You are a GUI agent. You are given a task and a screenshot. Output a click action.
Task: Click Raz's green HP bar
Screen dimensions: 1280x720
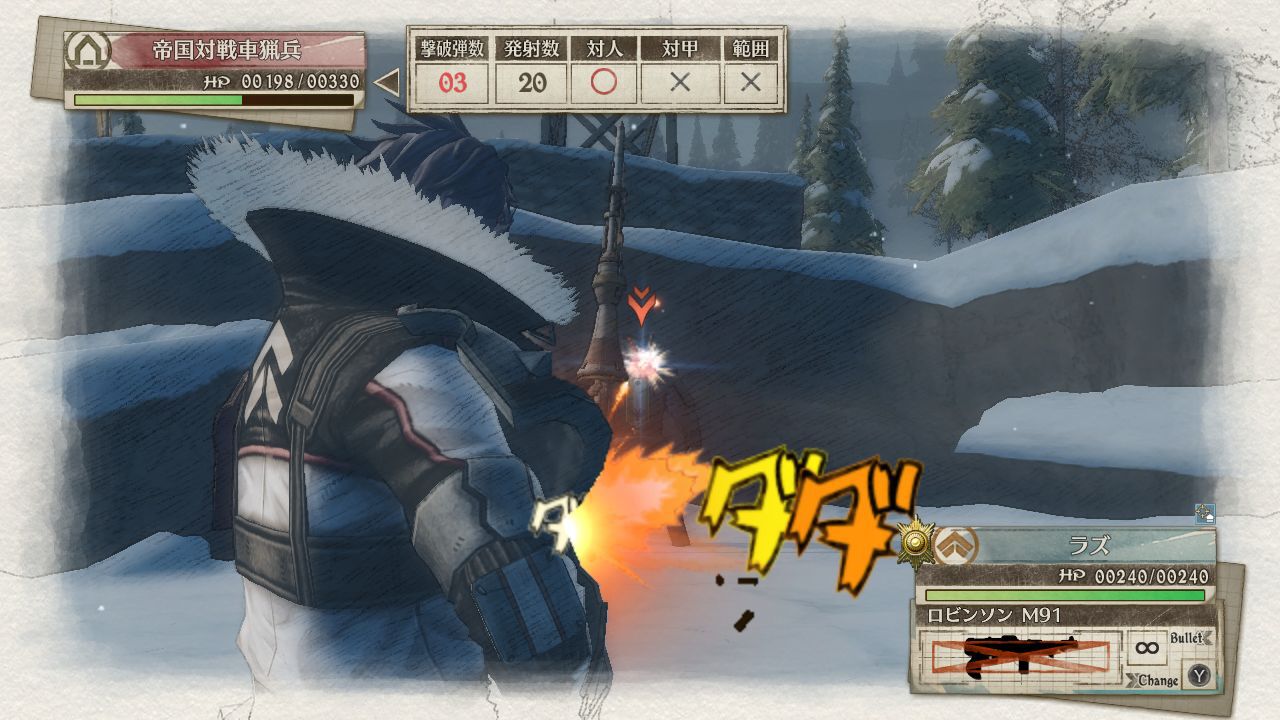click(1064, 595)
